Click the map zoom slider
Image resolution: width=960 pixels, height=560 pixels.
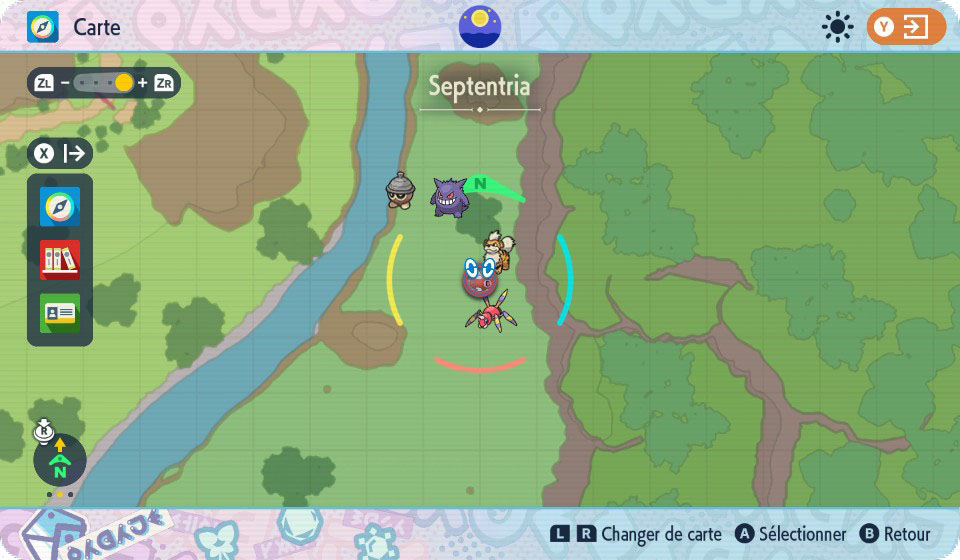pos(104,83)
